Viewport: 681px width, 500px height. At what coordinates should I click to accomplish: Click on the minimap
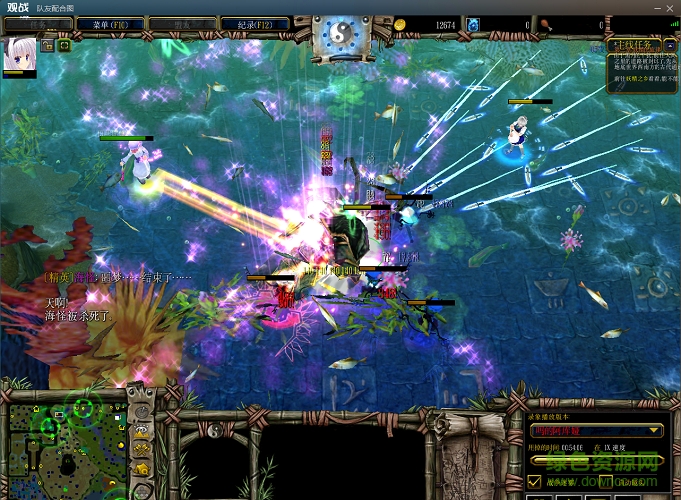(x=66, y=442)
